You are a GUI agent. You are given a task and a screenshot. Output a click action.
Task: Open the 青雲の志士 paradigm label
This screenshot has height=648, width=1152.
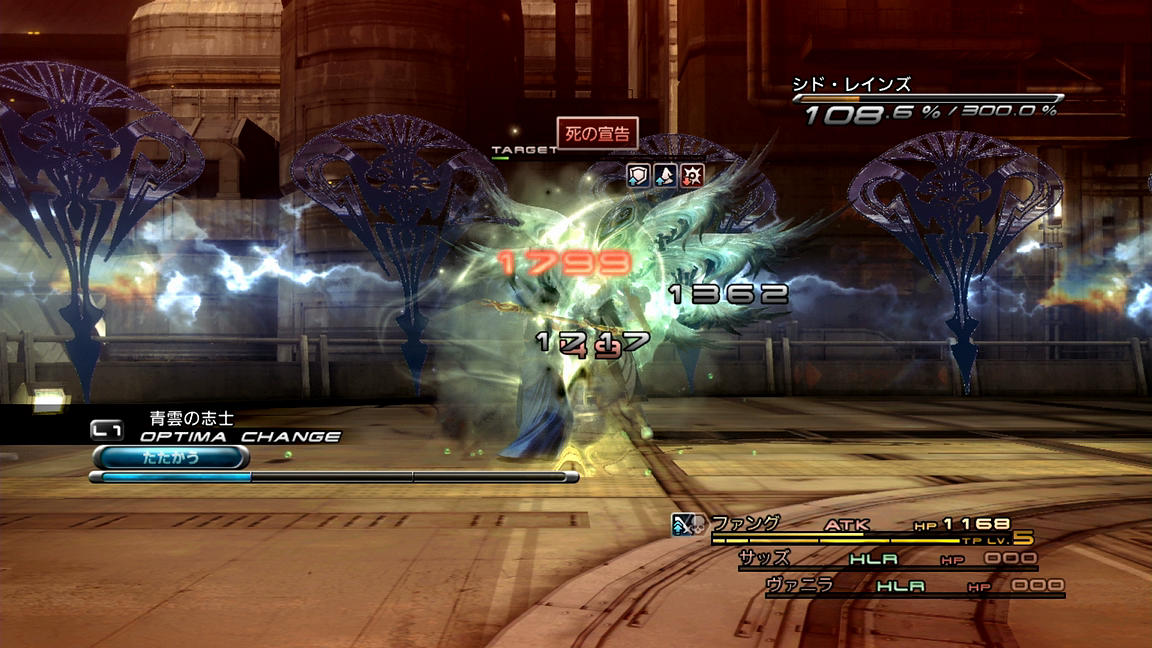tap(191, 418)
